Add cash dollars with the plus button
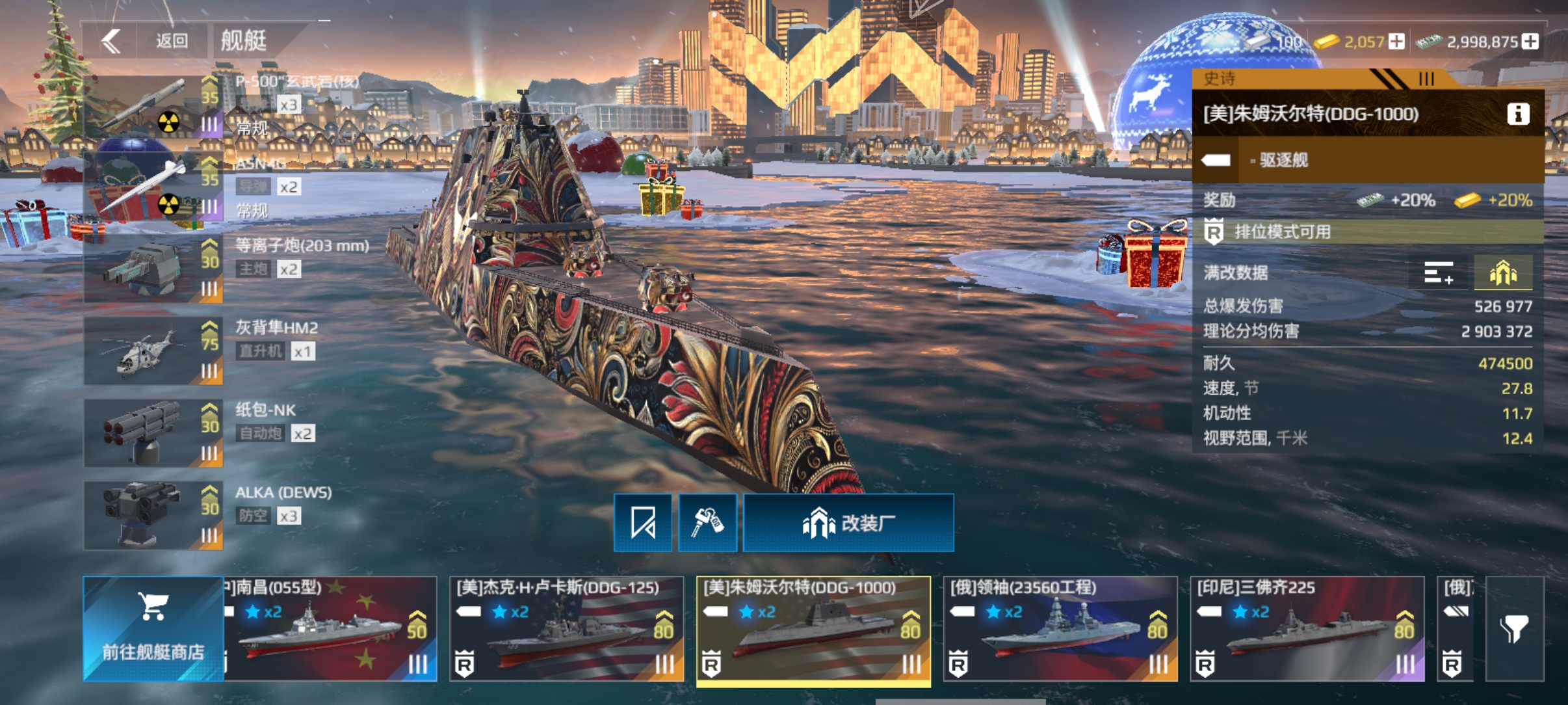The width and height of the screenshot is (1568, 705). point(1530,42)
